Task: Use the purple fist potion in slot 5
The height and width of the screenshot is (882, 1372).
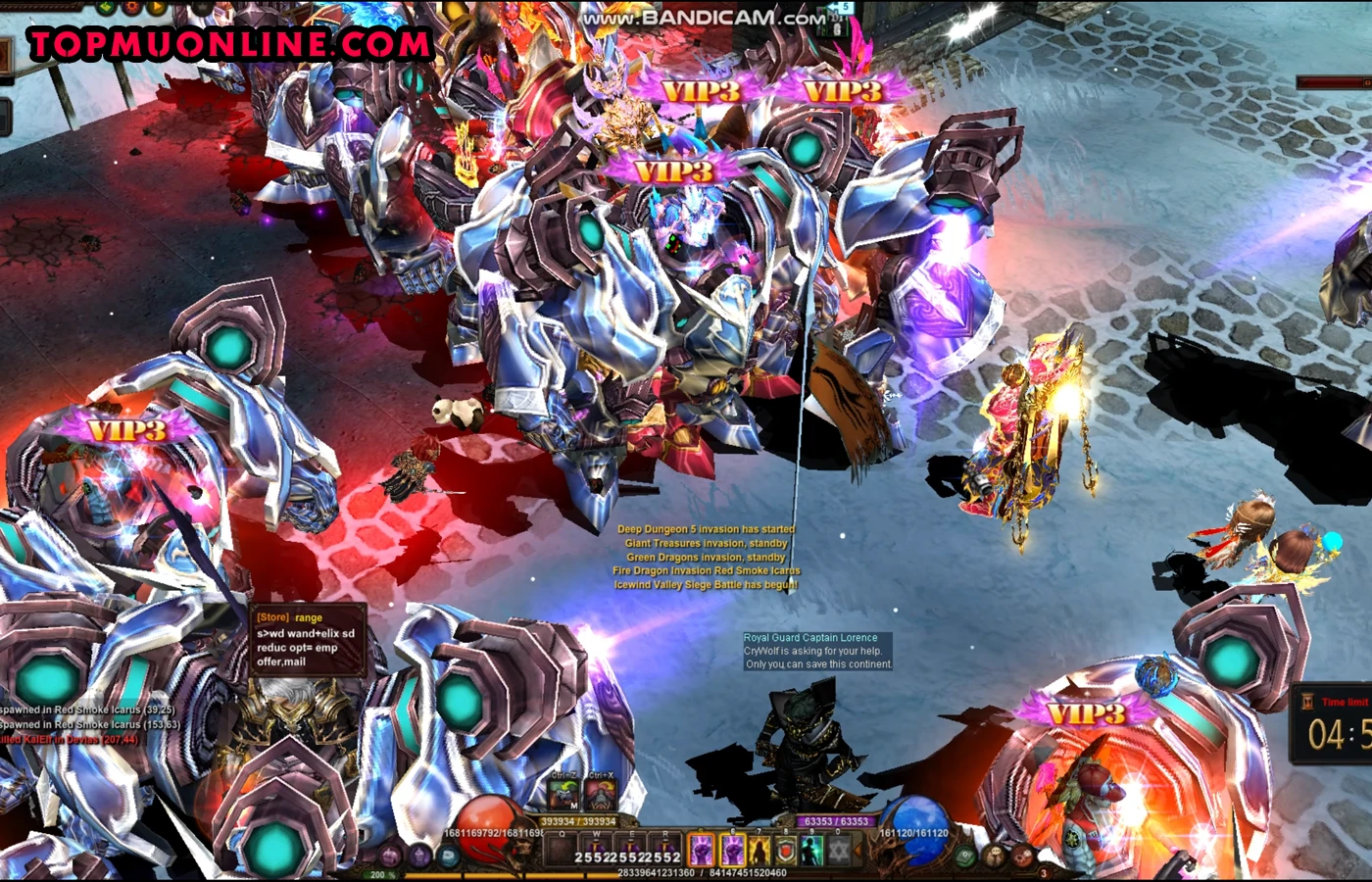Action: click(x=703, y=849)
